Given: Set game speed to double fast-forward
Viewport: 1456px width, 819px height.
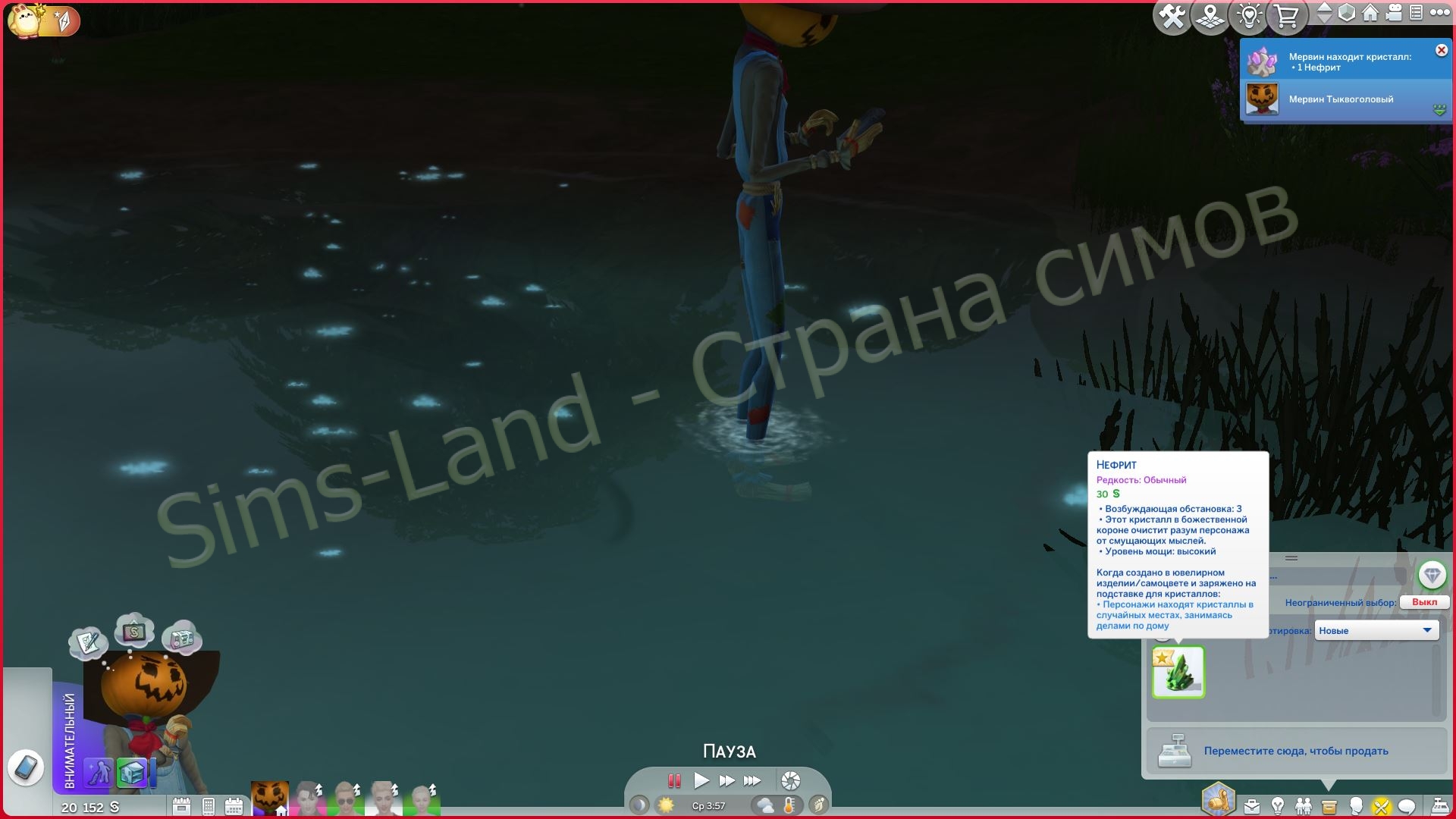Looking at the screenshot, I should tap(726, 780).
